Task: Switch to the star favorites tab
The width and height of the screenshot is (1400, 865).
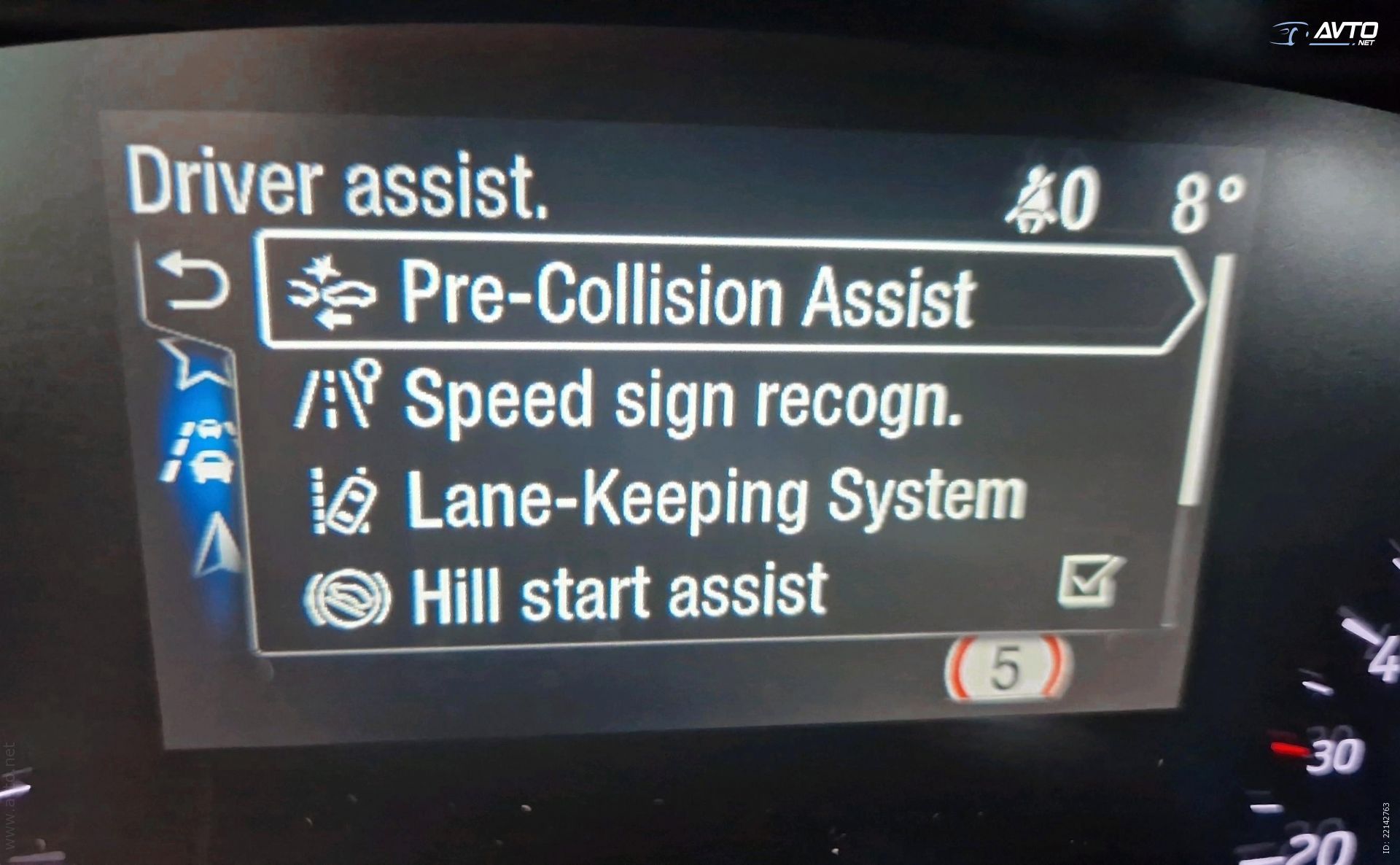Action: (195, 362)
